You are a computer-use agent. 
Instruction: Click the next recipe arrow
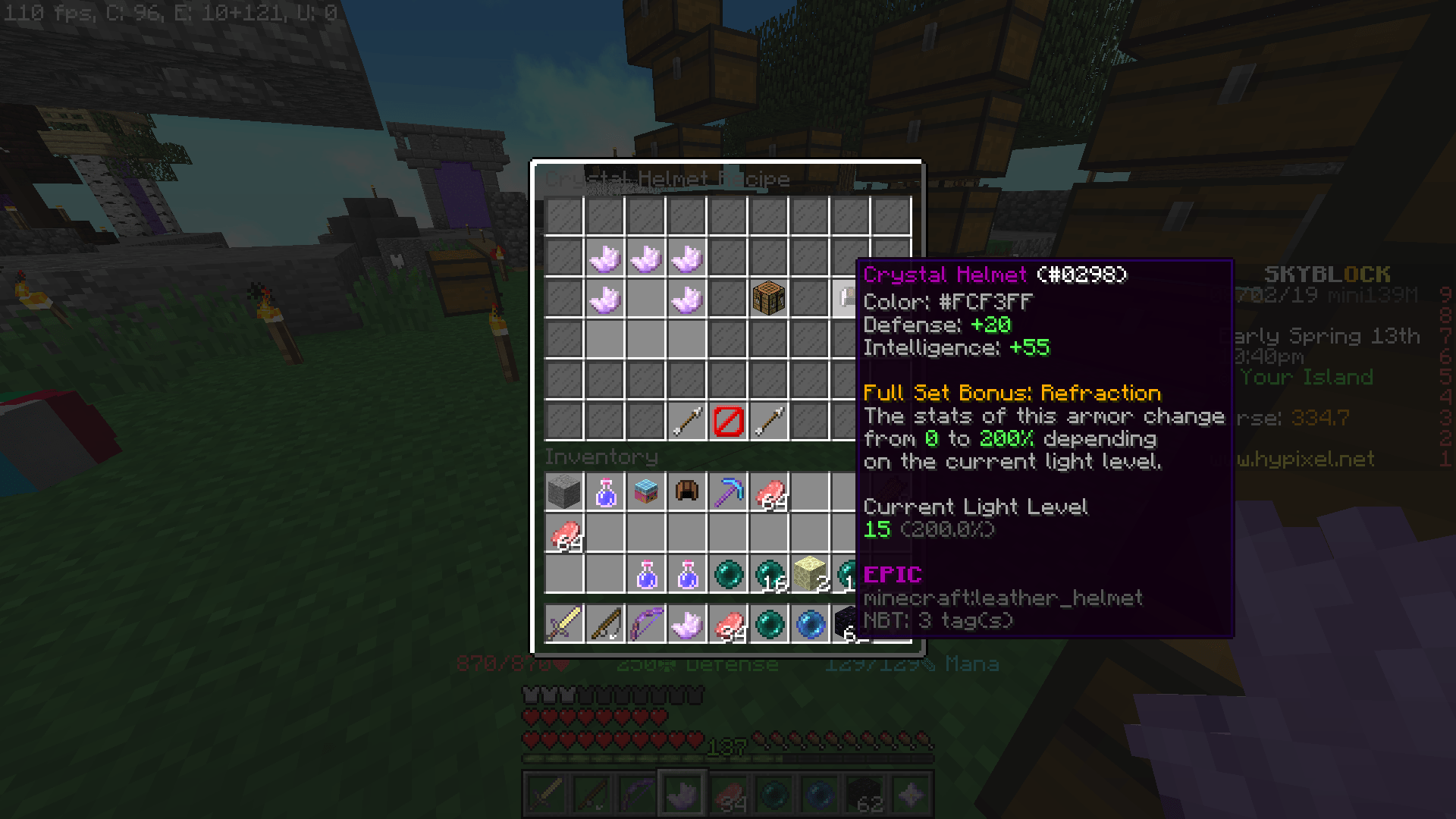coord(767,420)
